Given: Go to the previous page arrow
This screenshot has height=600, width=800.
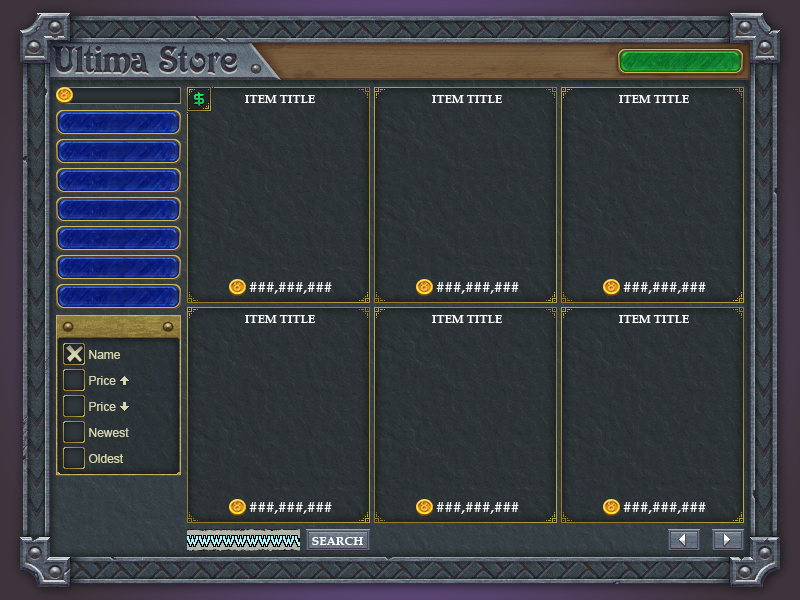Looking at the screenshot, I should (683, 540).
